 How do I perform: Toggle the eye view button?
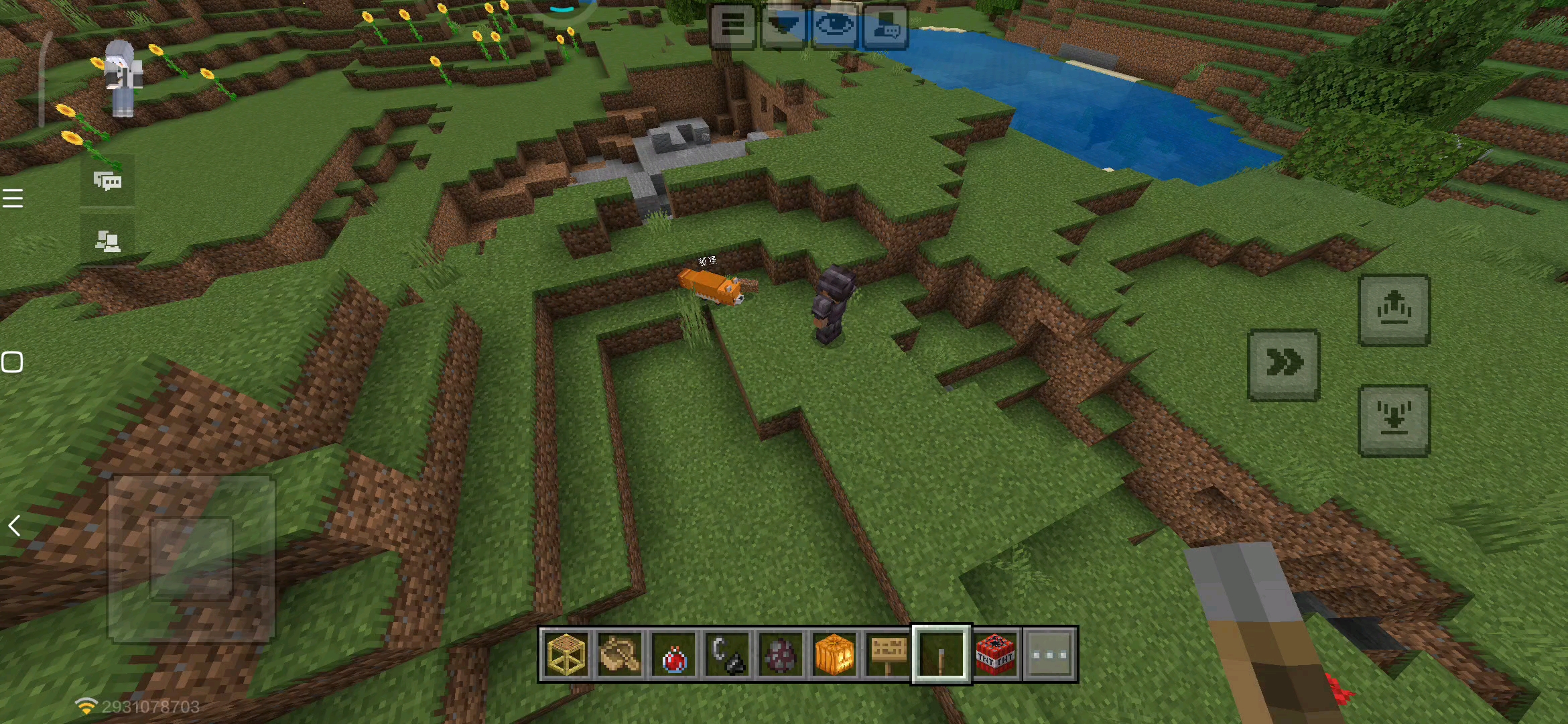(x=834, y=27)
